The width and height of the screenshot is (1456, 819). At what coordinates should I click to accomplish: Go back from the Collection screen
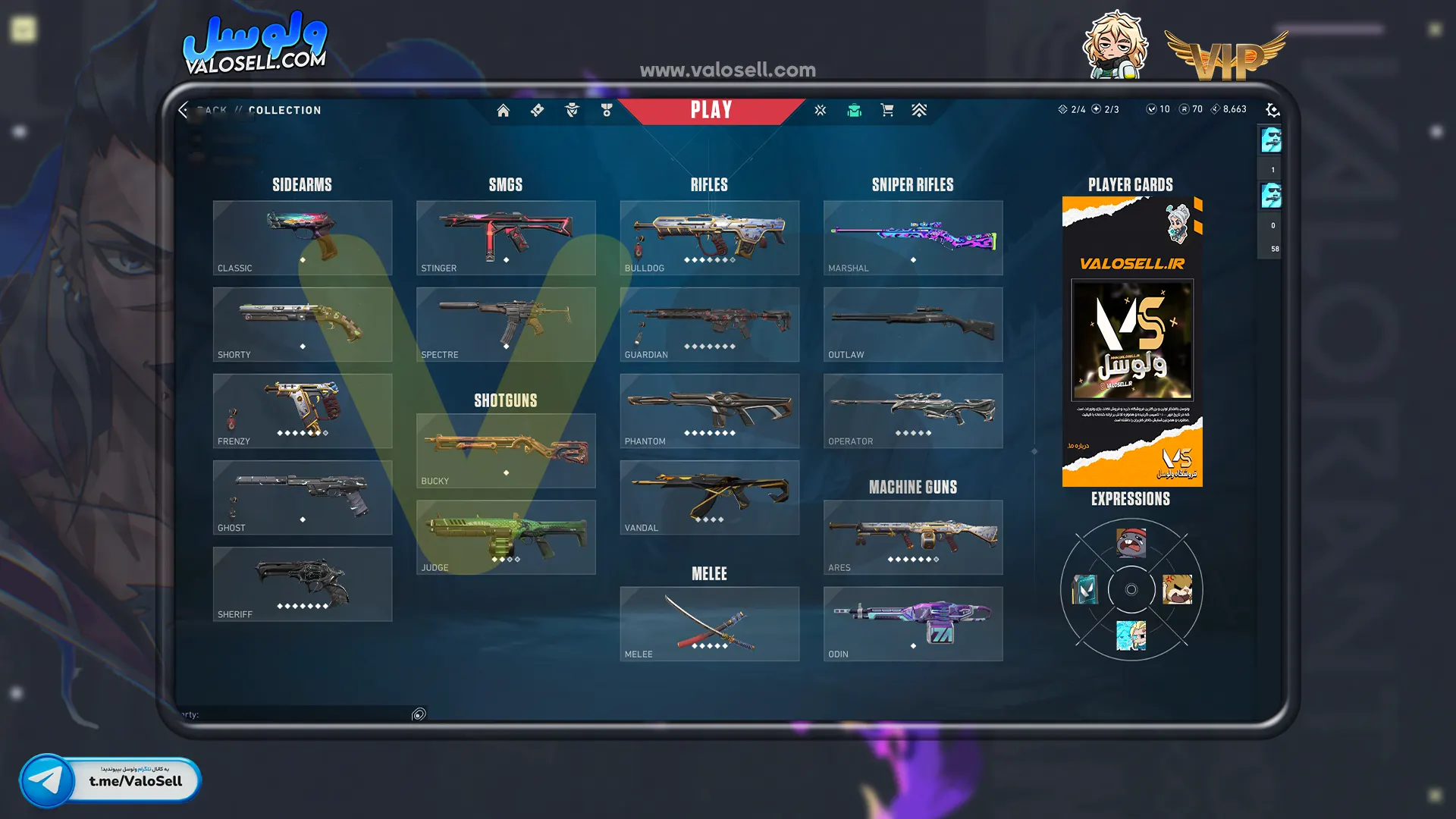tap(184, 111)
